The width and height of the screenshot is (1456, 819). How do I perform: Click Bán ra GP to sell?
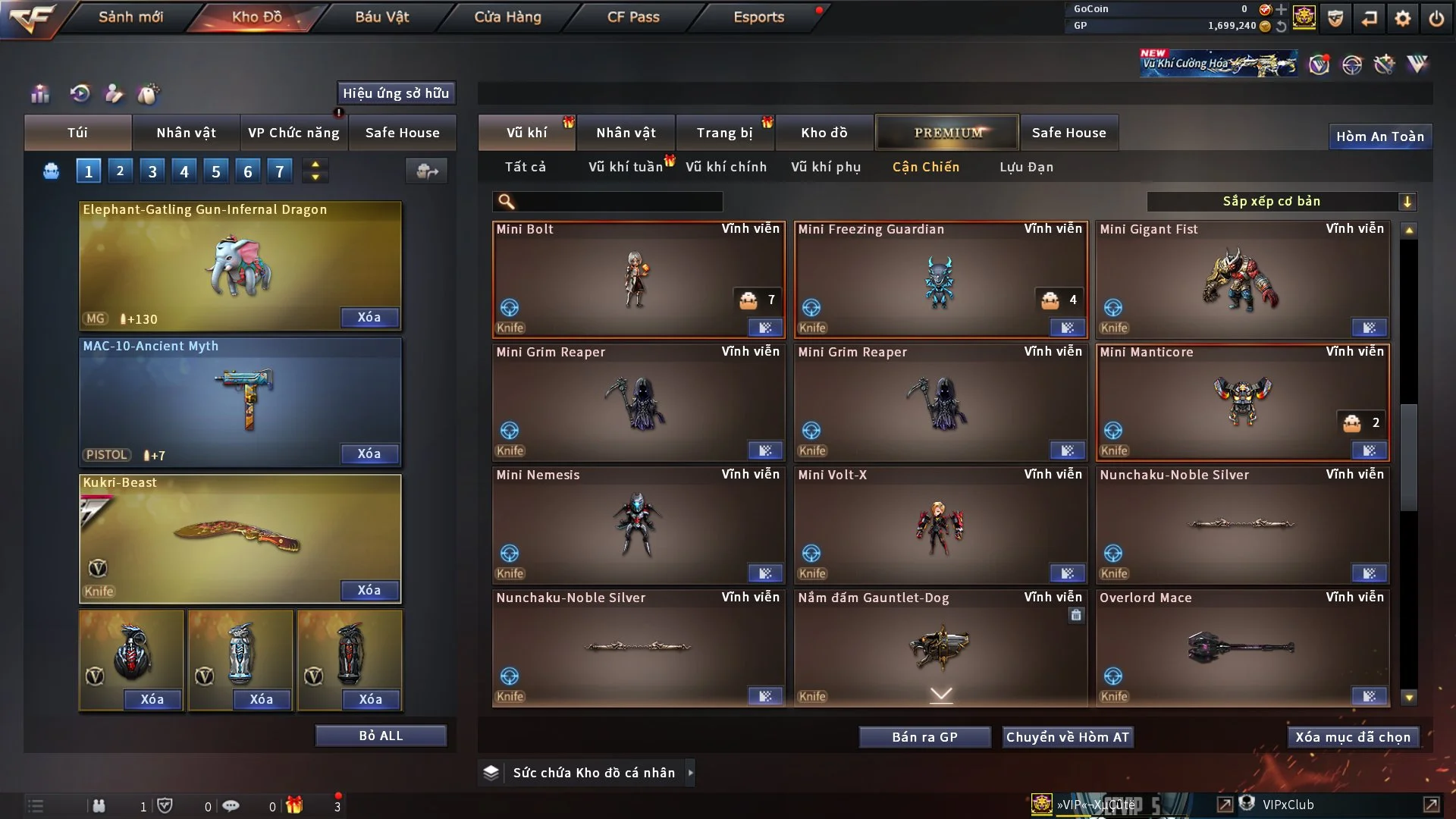[924, 737]
